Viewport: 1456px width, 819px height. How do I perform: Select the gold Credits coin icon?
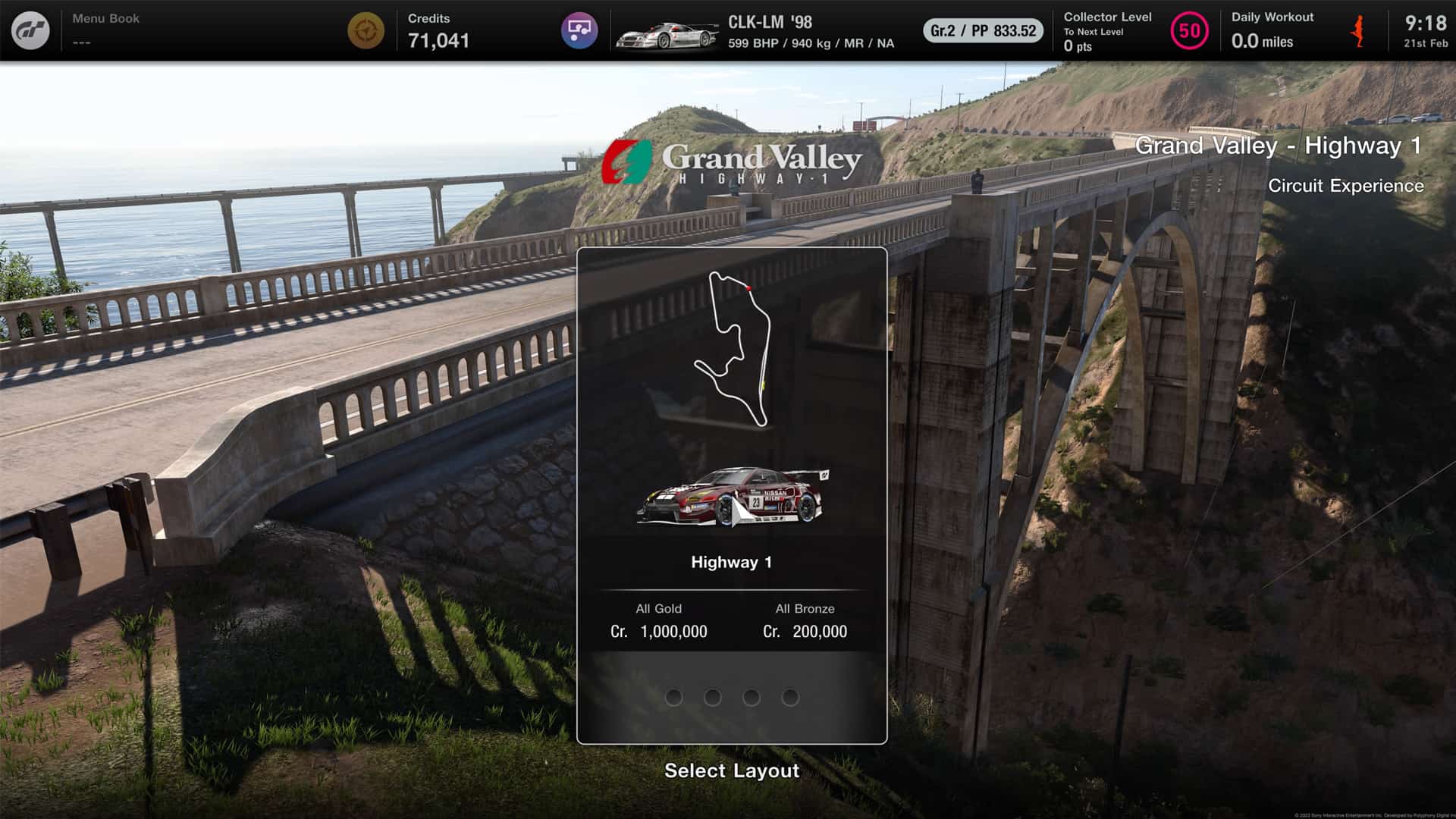367,30
